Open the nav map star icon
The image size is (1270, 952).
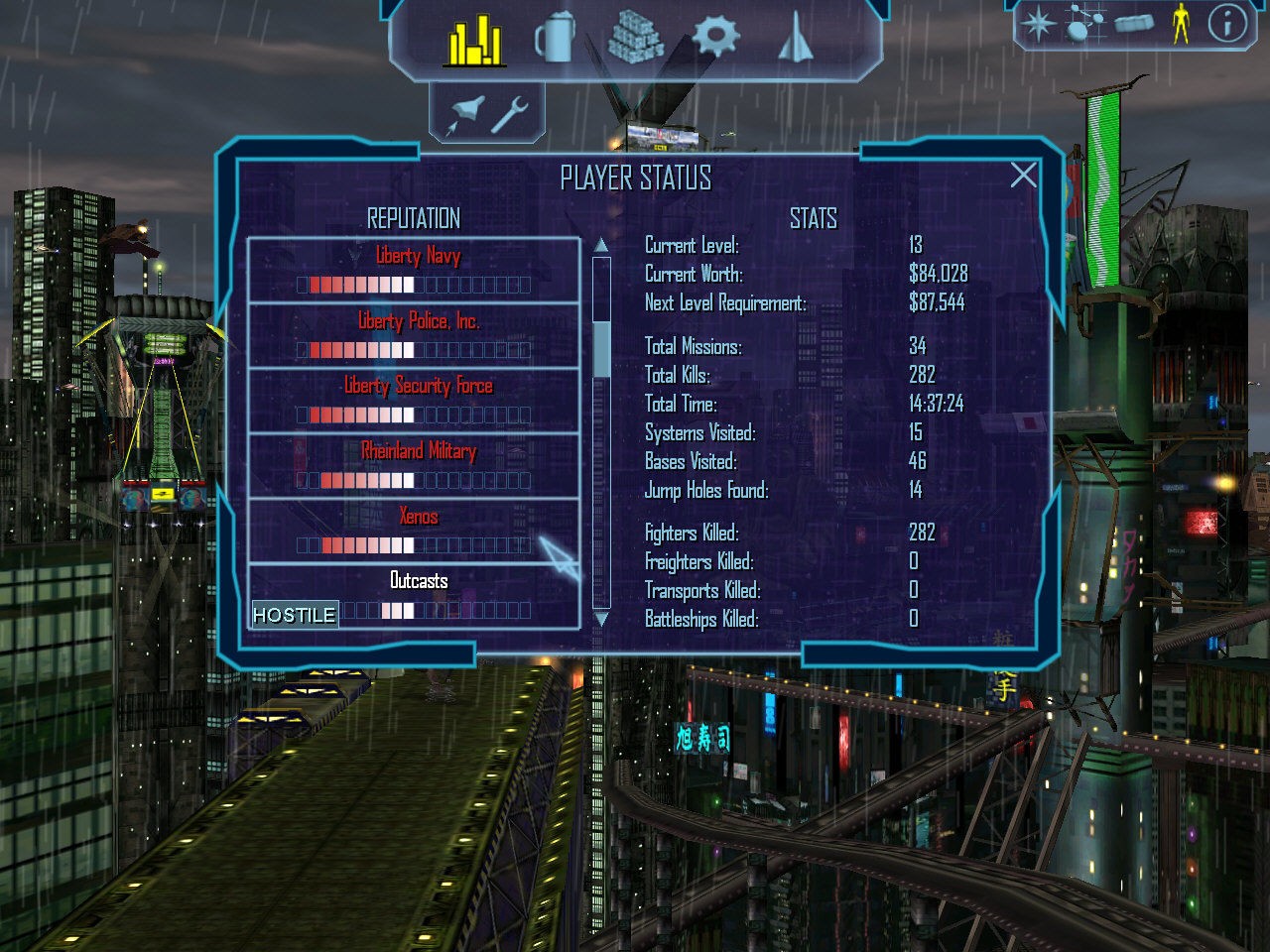(x=1038, y=24)
